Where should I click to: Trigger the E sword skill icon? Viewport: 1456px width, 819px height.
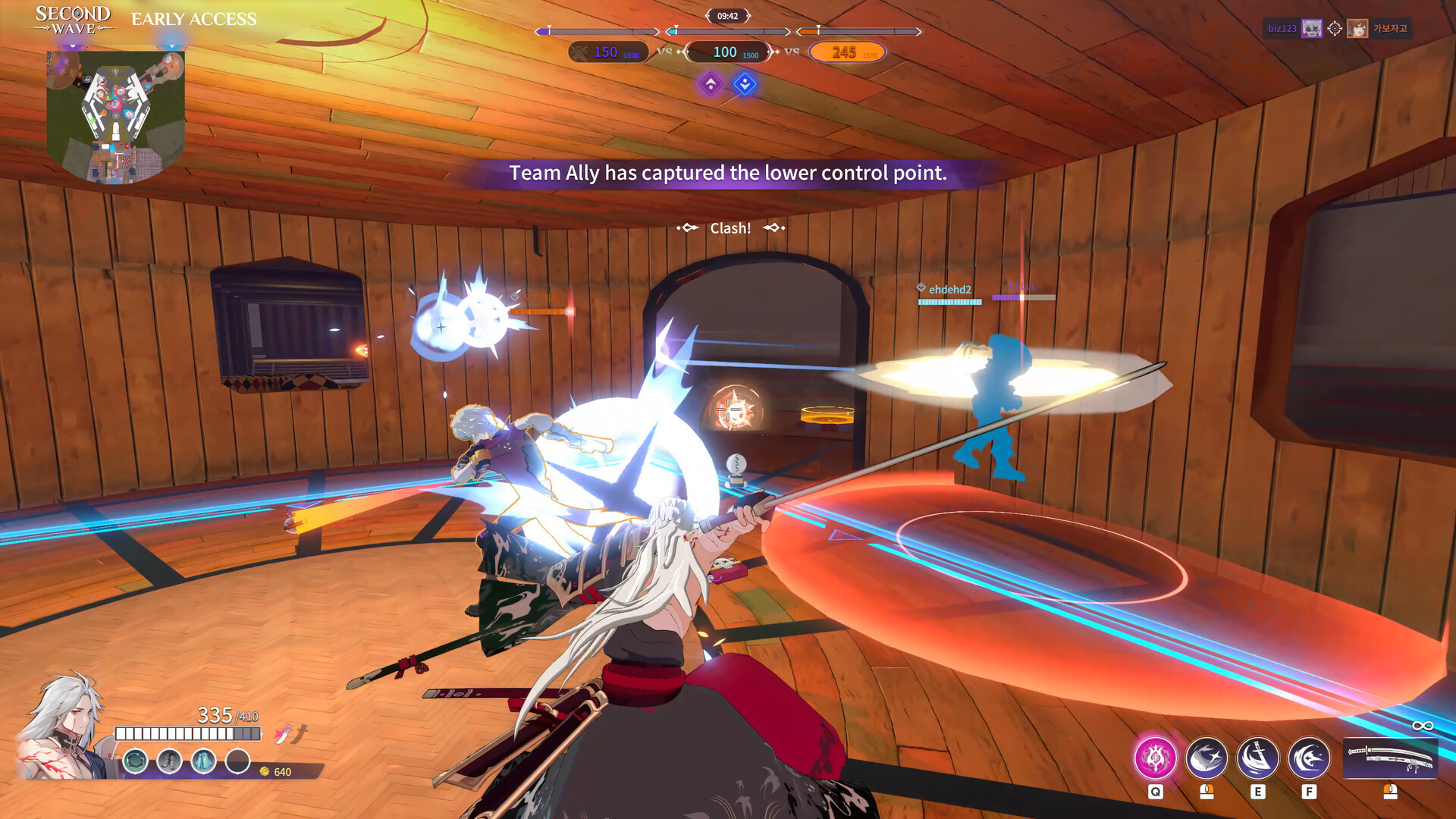coord(1257,758)
